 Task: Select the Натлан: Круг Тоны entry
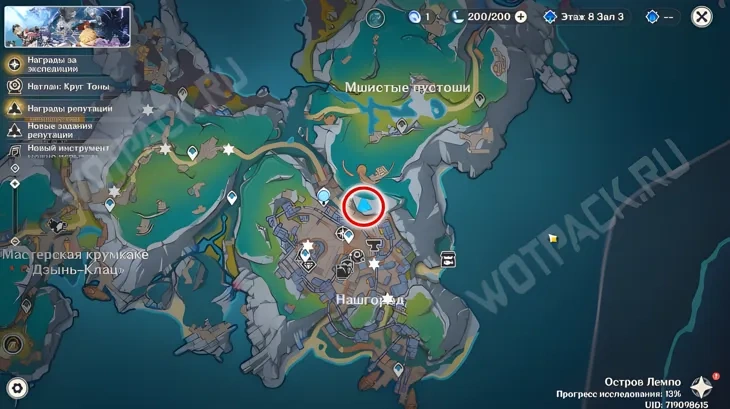pyautogui.click(x=60, y=87)
